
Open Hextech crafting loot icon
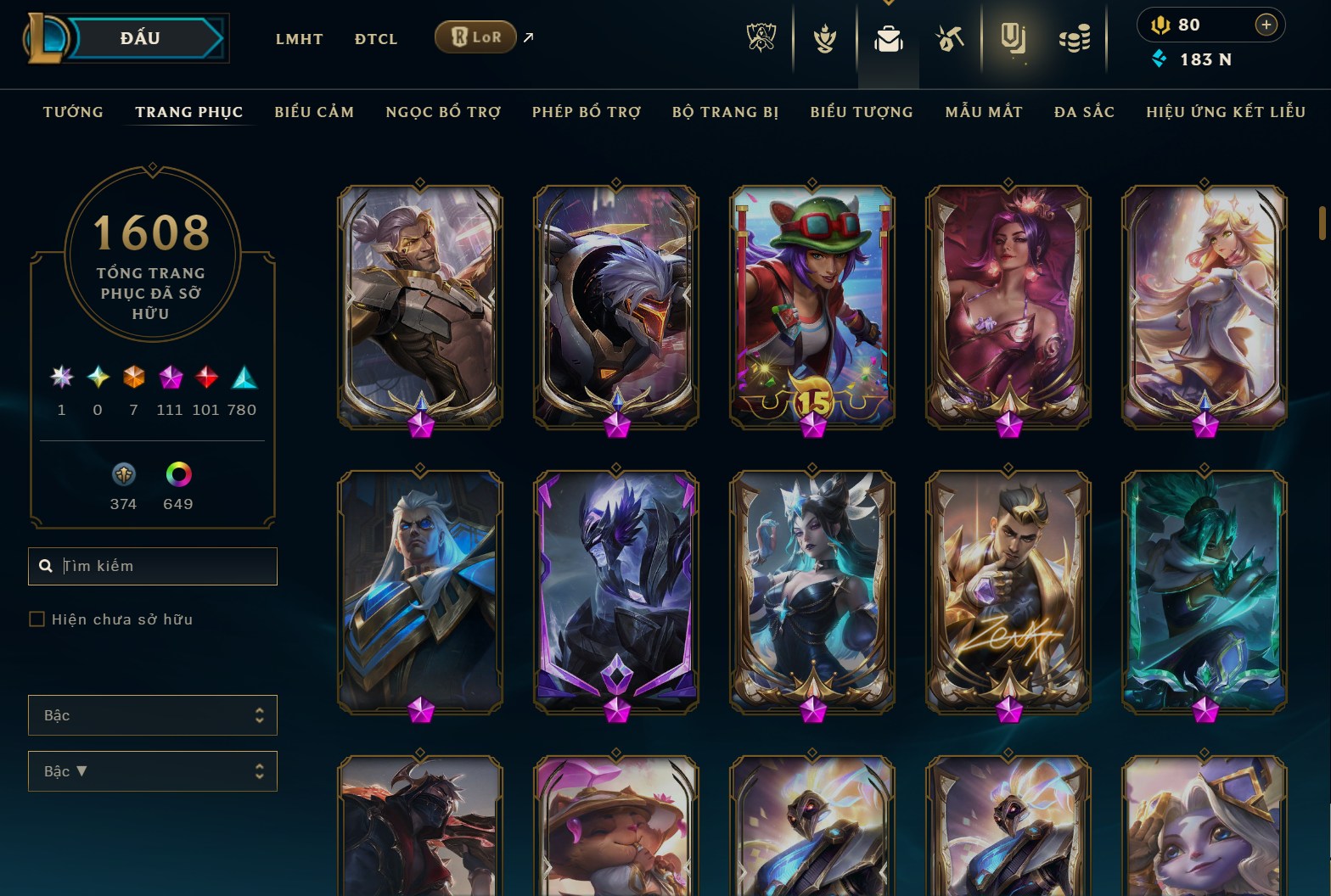(x=951, y=36)
